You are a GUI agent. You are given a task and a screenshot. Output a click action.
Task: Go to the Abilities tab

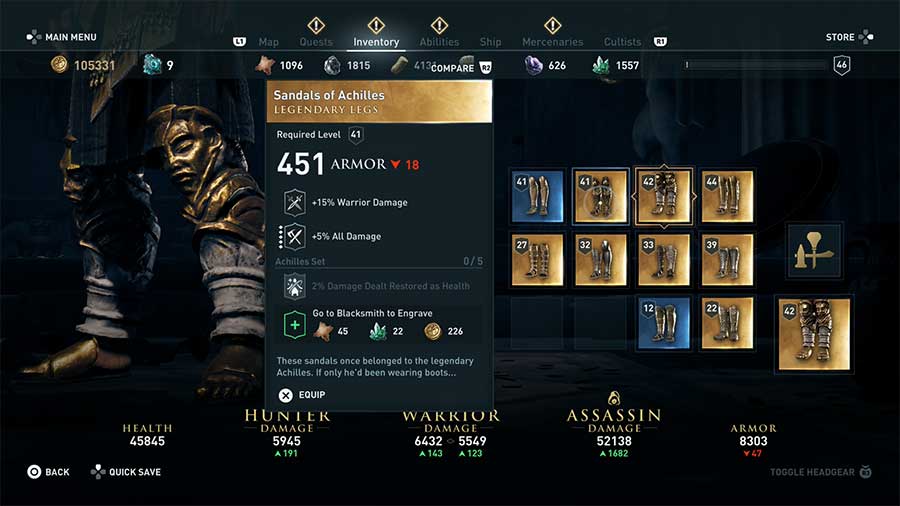439,42
